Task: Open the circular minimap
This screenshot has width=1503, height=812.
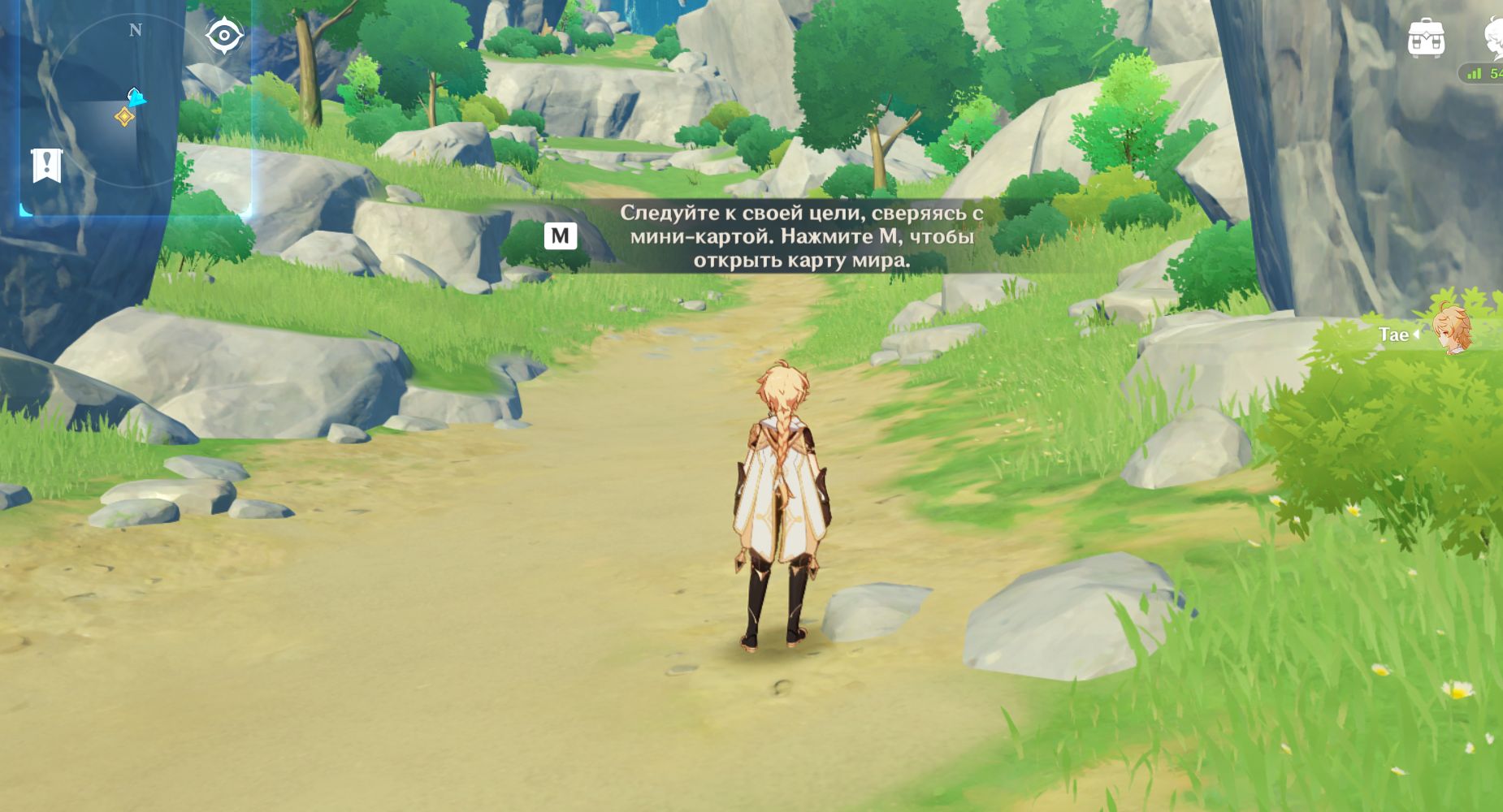Action: pos(114,107)
